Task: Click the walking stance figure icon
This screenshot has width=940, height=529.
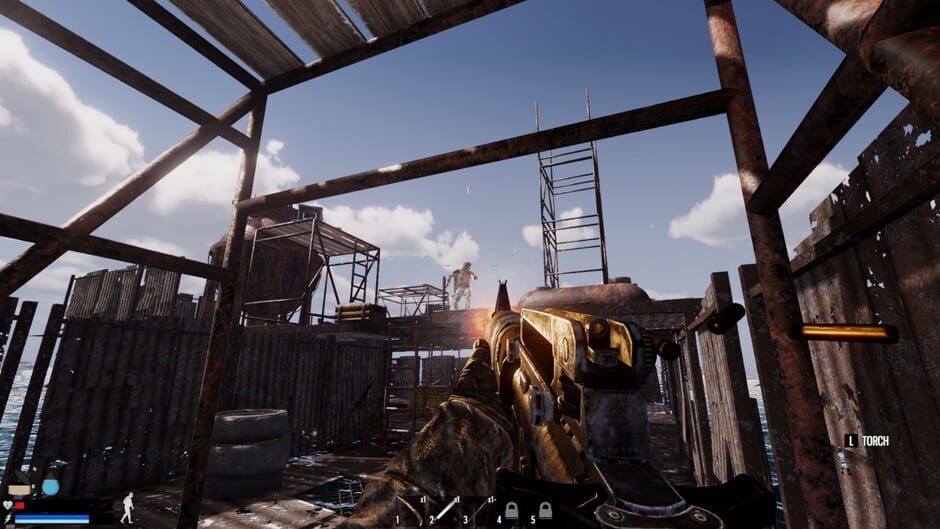Action: (127, 507)
